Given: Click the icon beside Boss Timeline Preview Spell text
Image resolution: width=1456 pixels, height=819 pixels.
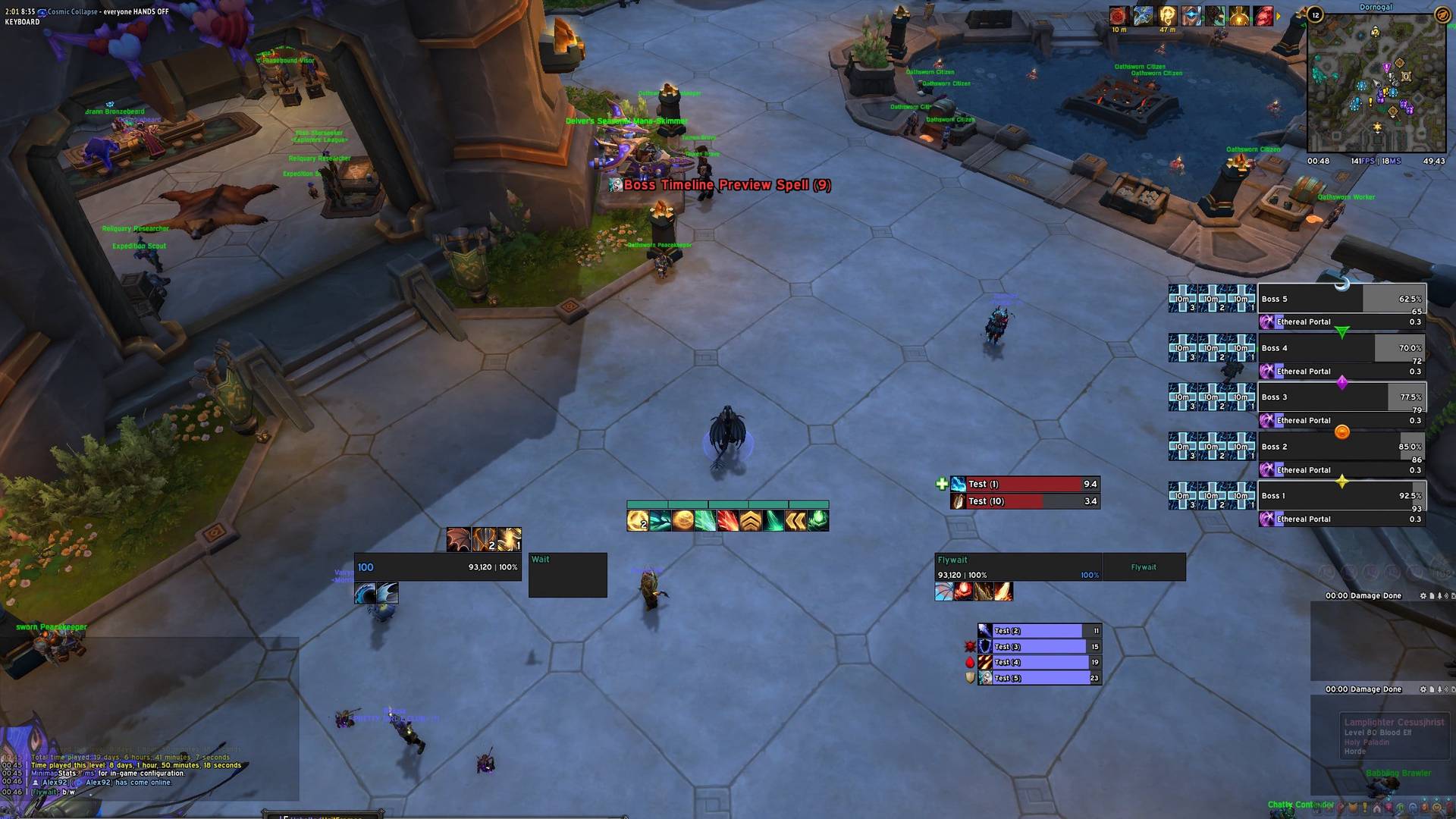Looking at the screenshot, I should point(614,184).
